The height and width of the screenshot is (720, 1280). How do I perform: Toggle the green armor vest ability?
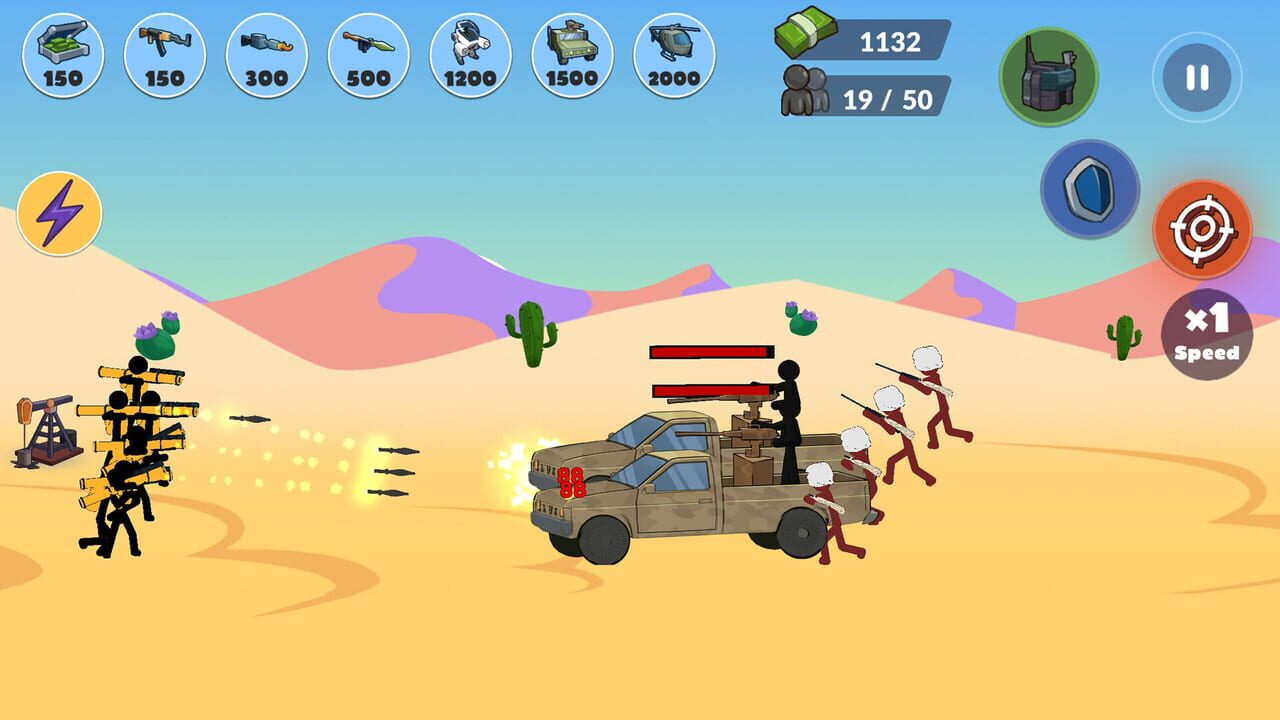coord(1048,77)
